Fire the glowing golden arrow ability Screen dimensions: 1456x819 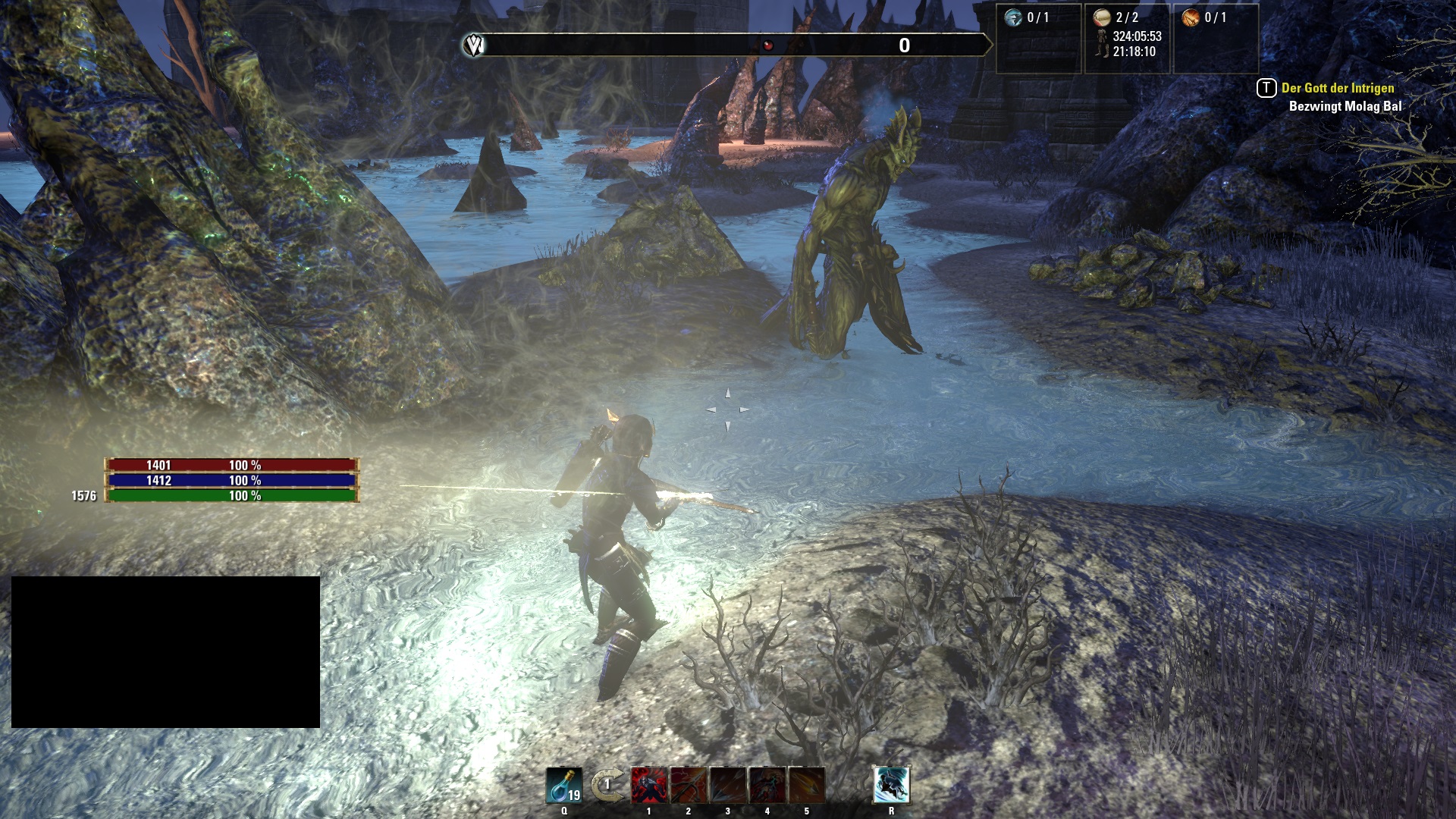tap(807, 786)
